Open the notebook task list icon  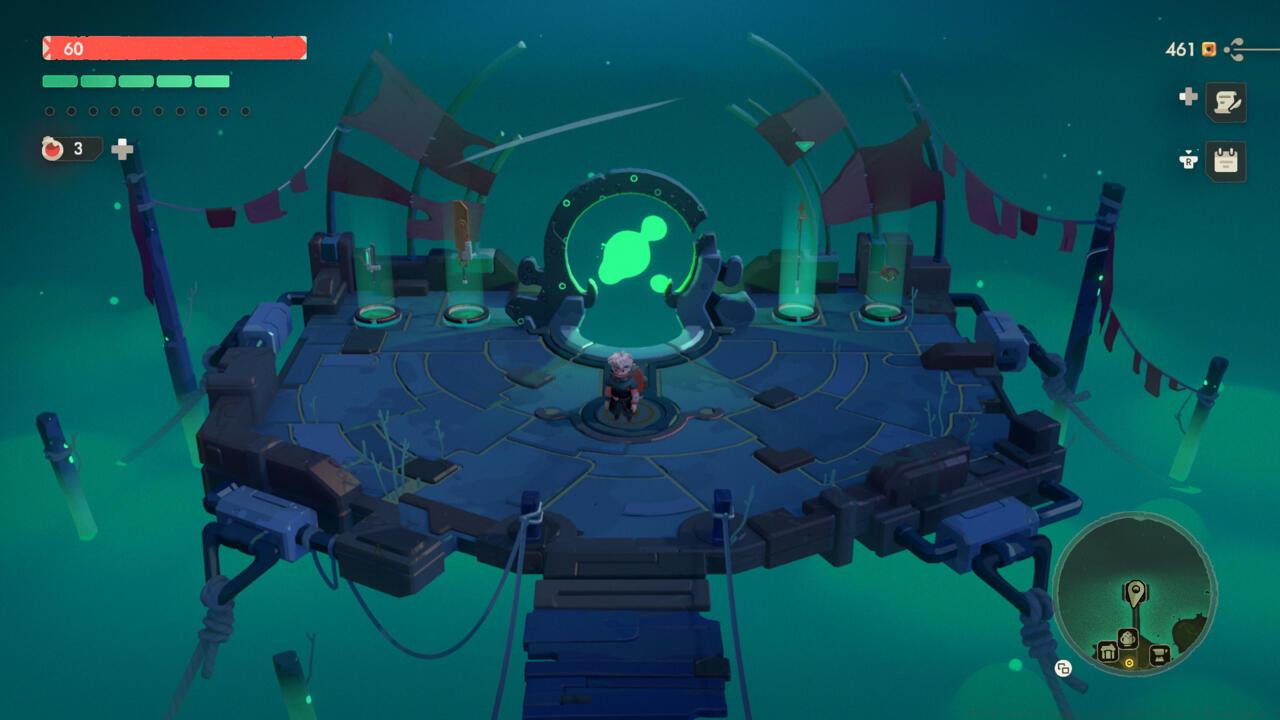(1227, 159)
